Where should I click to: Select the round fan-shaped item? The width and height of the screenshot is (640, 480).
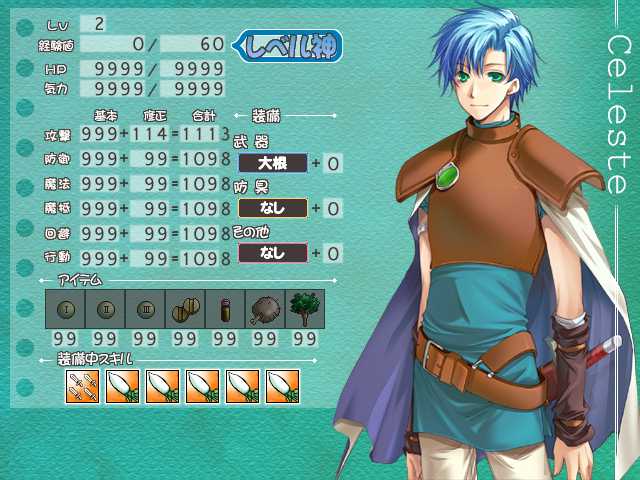pyautogui.click(x=264, y=307)
